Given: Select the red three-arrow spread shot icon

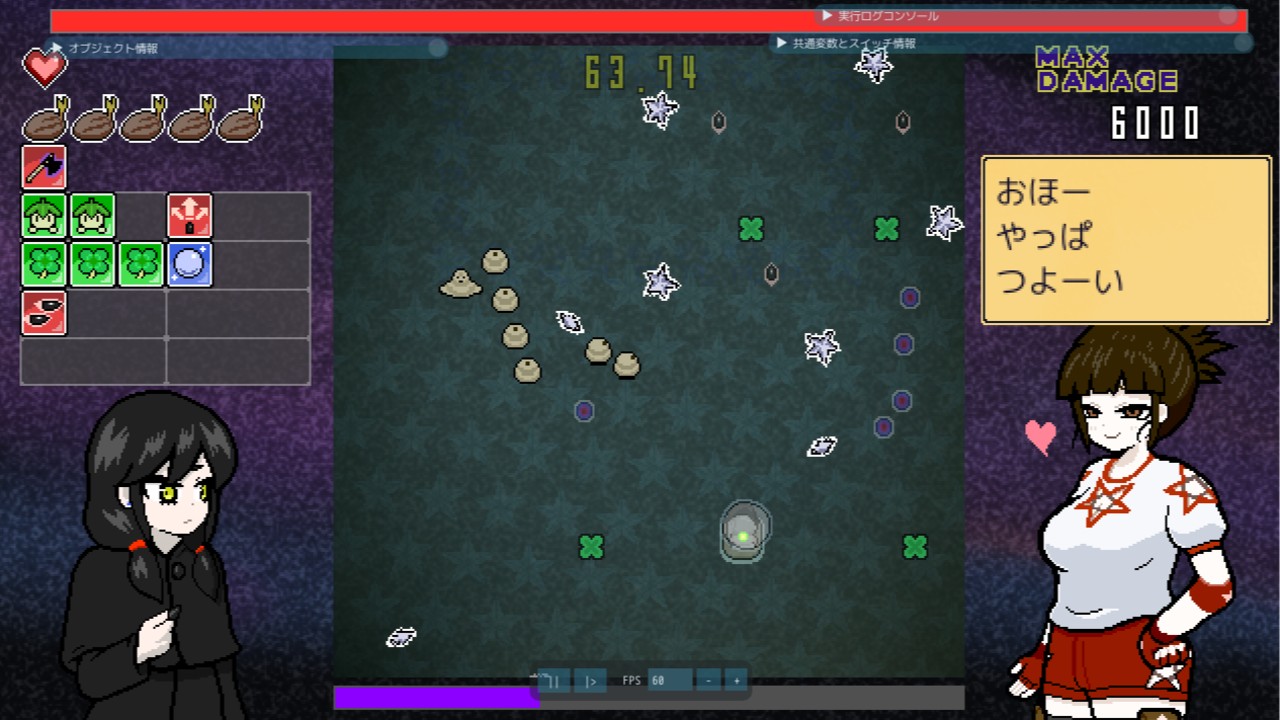Looking at the screenshot, I should coord(190,216).
